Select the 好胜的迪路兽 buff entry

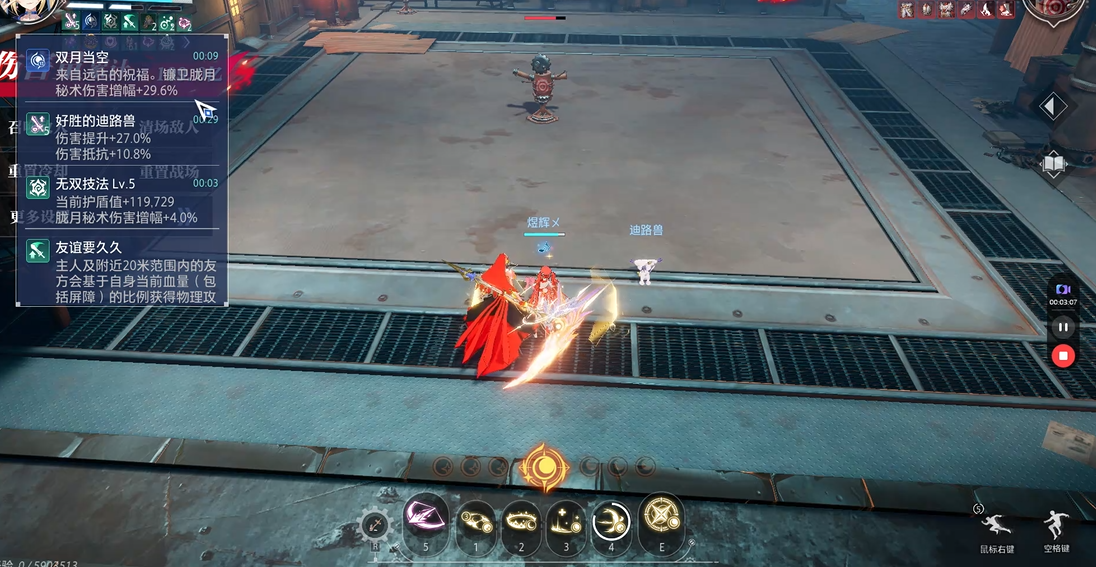pos(122,138)
